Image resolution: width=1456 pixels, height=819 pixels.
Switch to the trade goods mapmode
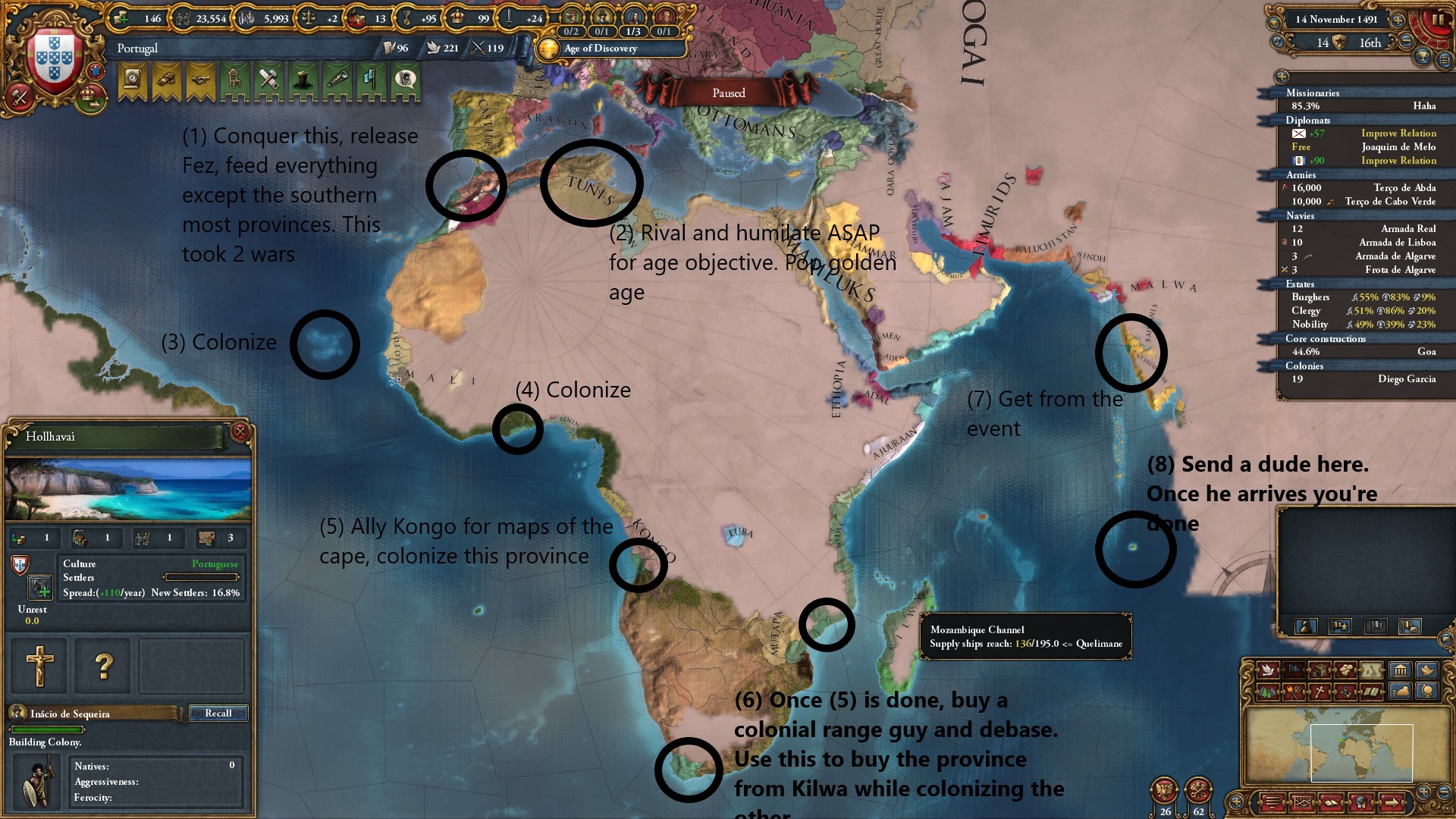pyautogui.click(x=1345, y=670)
